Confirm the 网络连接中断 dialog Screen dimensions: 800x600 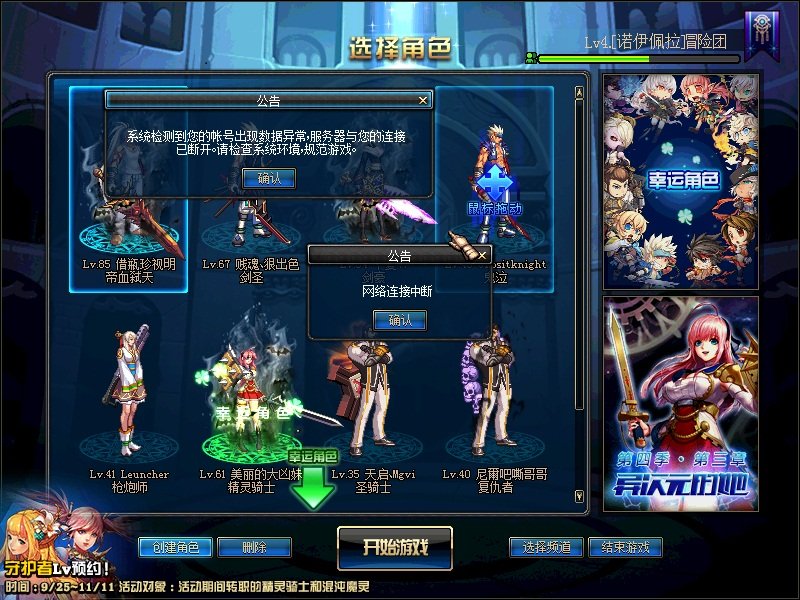399,320
